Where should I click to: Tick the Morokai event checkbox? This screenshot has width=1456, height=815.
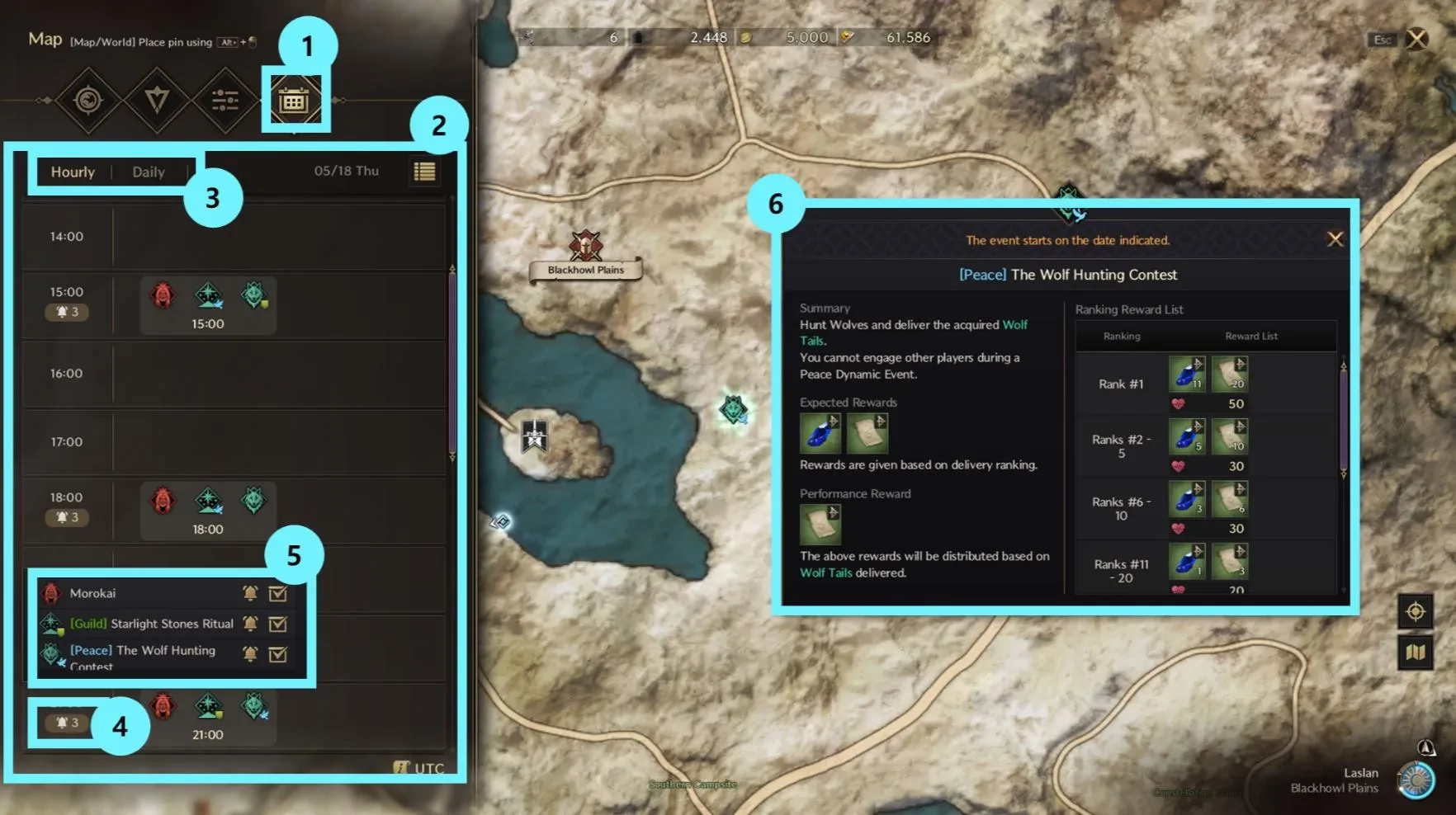[x=278, y=593]
